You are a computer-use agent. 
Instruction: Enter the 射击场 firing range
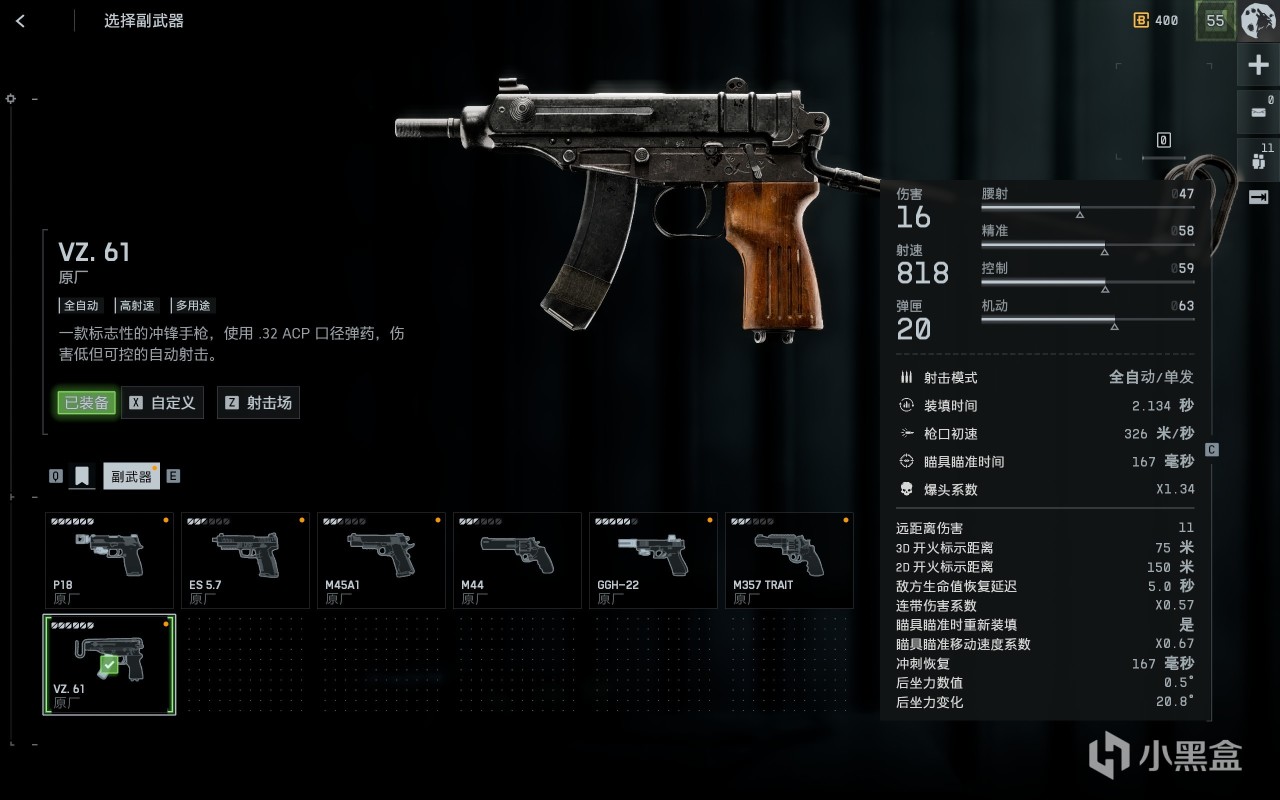click(x=258, y=403)
